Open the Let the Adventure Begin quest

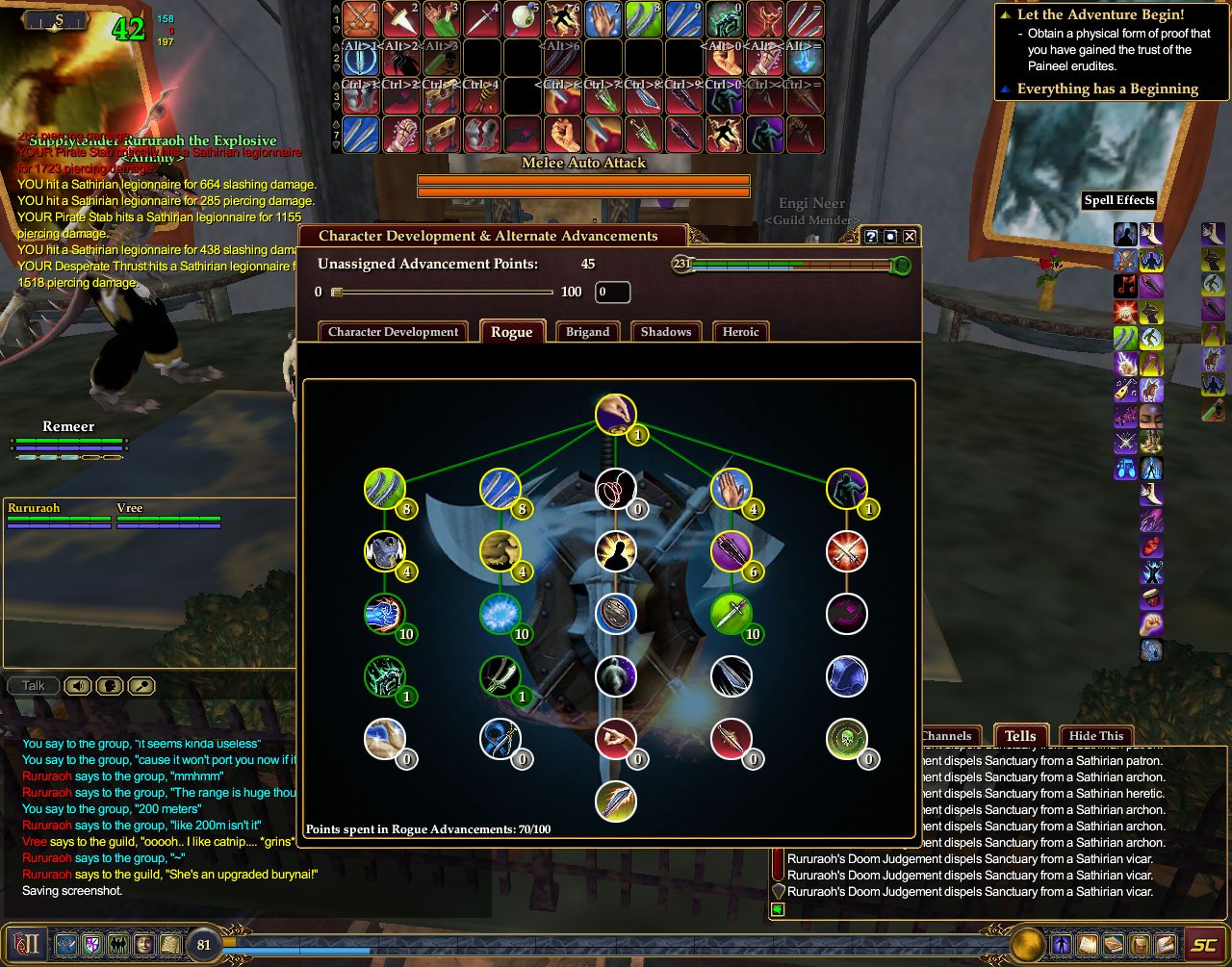1100,15
